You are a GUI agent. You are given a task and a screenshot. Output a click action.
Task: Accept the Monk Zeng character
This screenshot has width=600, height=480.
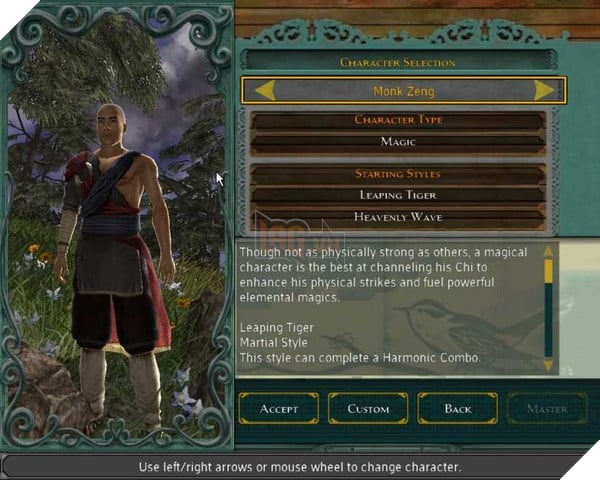pos(279,408)
